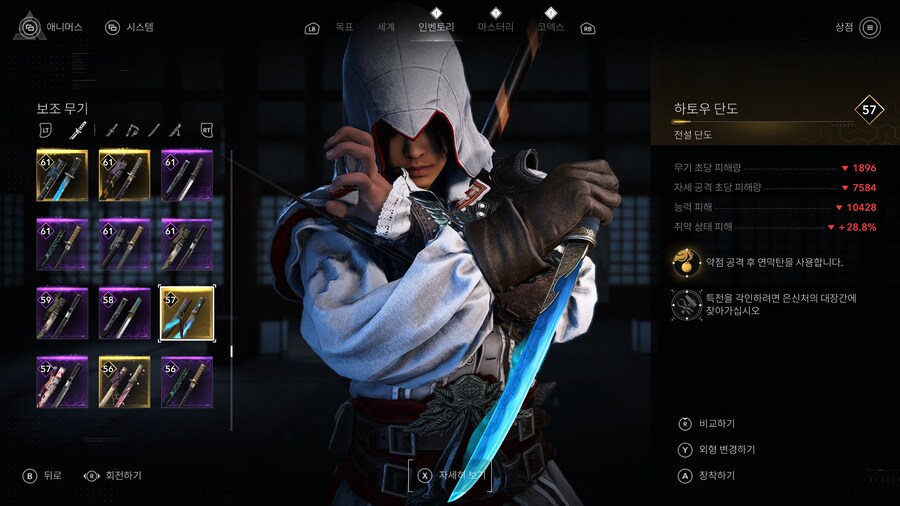Switch to the 세계 (World) tab

point(385,27)
